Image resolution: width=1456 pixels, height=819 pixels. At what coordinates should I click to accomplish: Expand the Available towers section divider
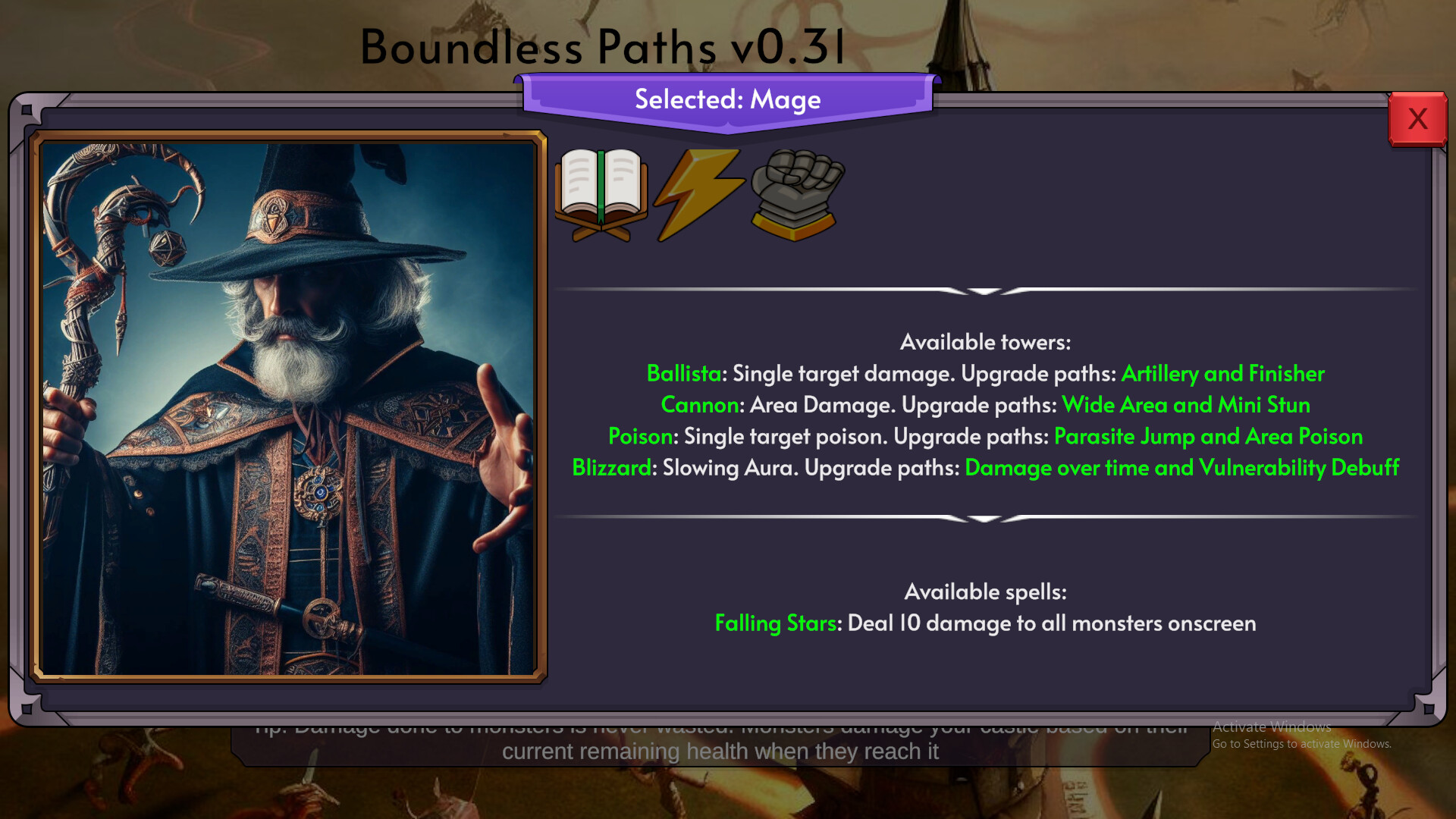[984, 290]
